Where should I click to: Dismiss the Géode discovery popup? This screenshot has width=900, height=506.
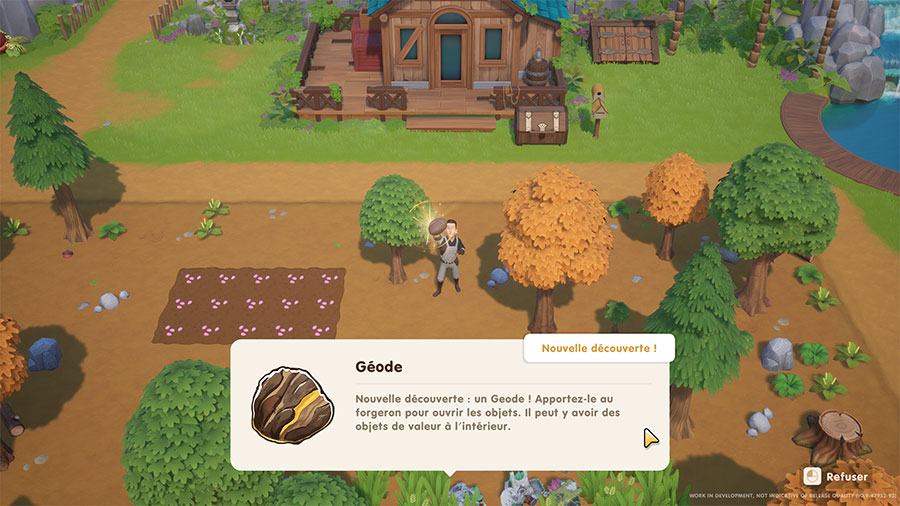[836, 477]
